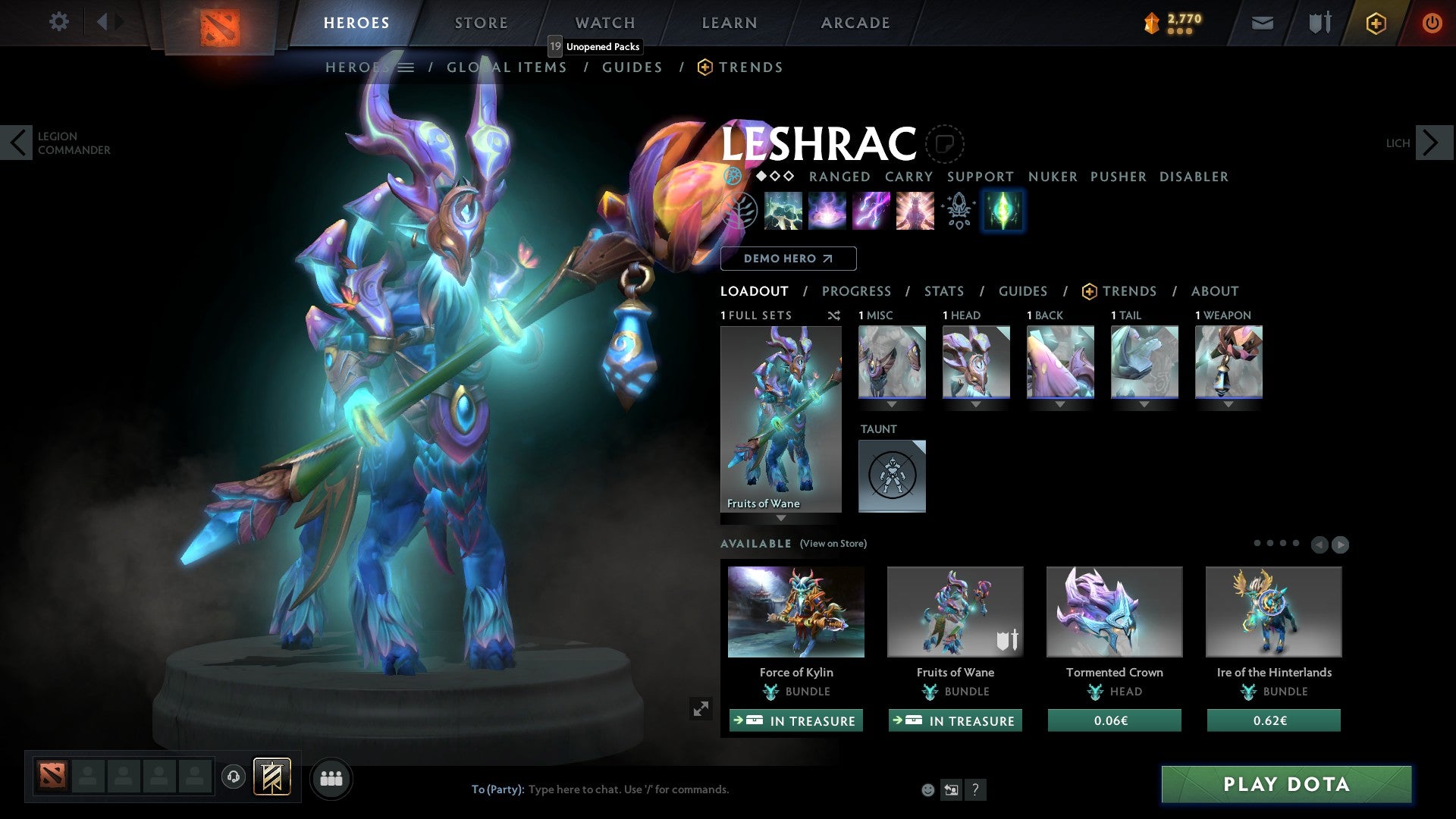1456x819 pixels.
Task: Open Dota Plus hexagon icon in top bar
Action: [1376, 23]
